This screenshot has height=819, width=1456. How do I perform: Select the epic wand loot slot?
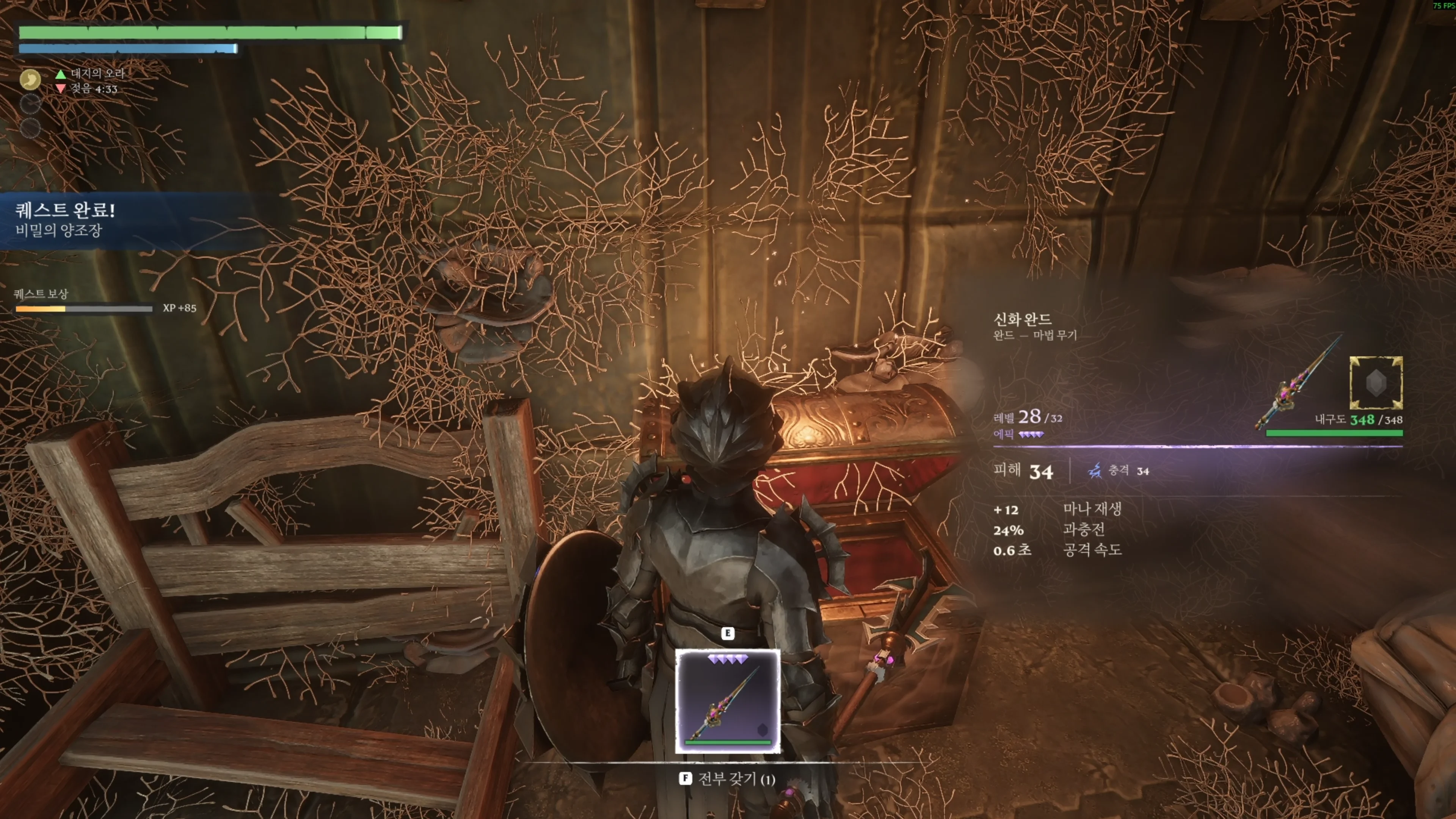pos(728,701)
